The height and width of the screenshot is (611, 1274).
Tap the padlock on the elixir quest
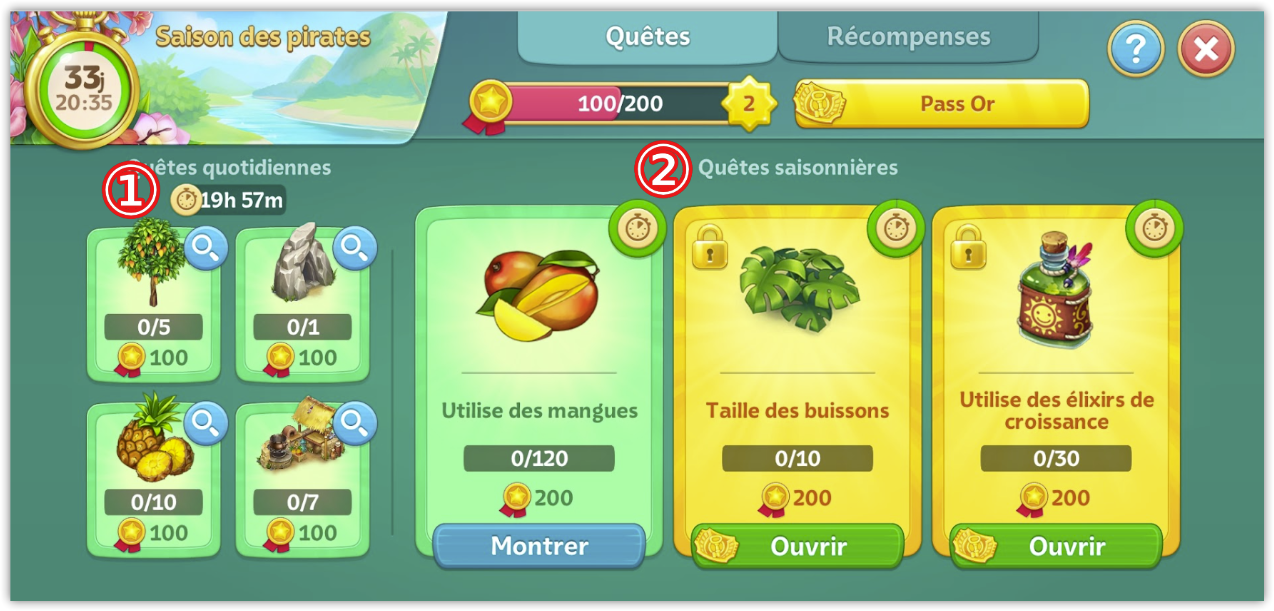tap(968, 246)
